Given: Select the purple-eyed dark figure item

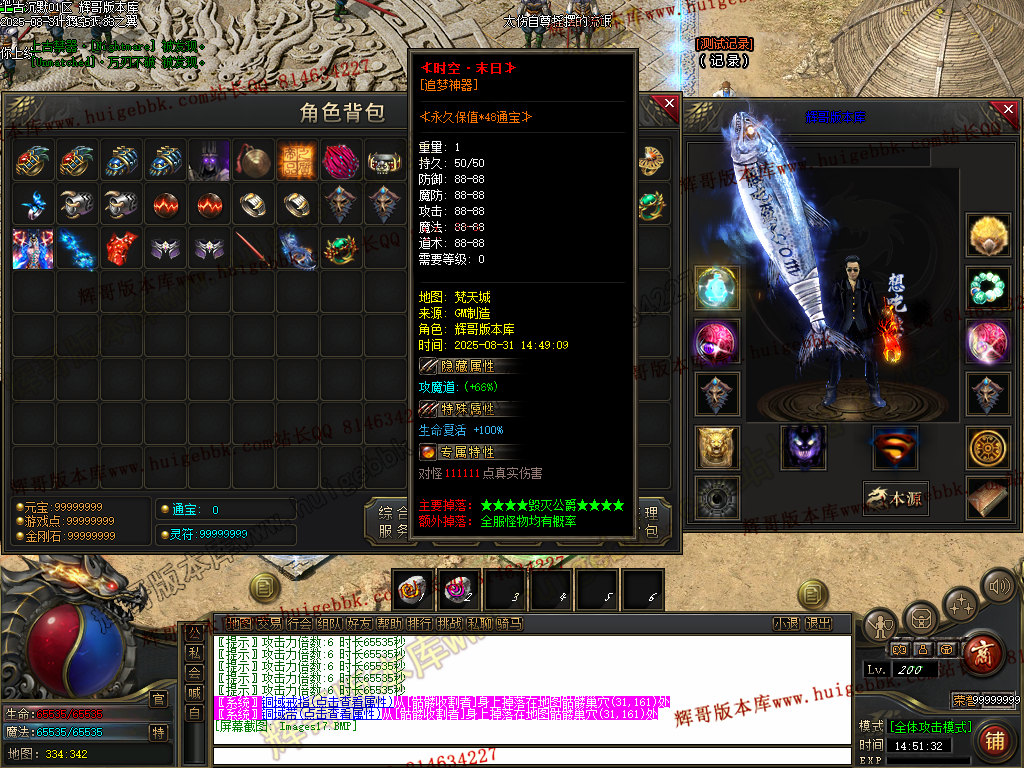Looking at the screenshot, I should point(210,160).
